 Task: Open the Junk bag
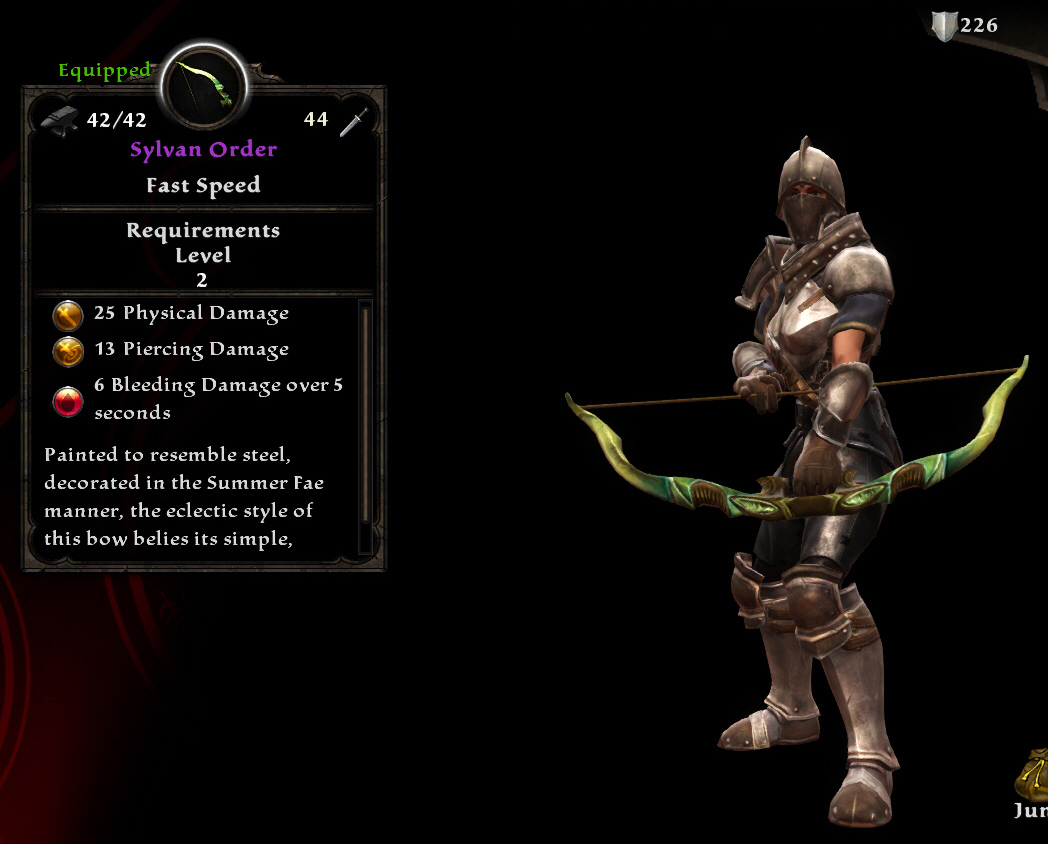point(1034,775)
